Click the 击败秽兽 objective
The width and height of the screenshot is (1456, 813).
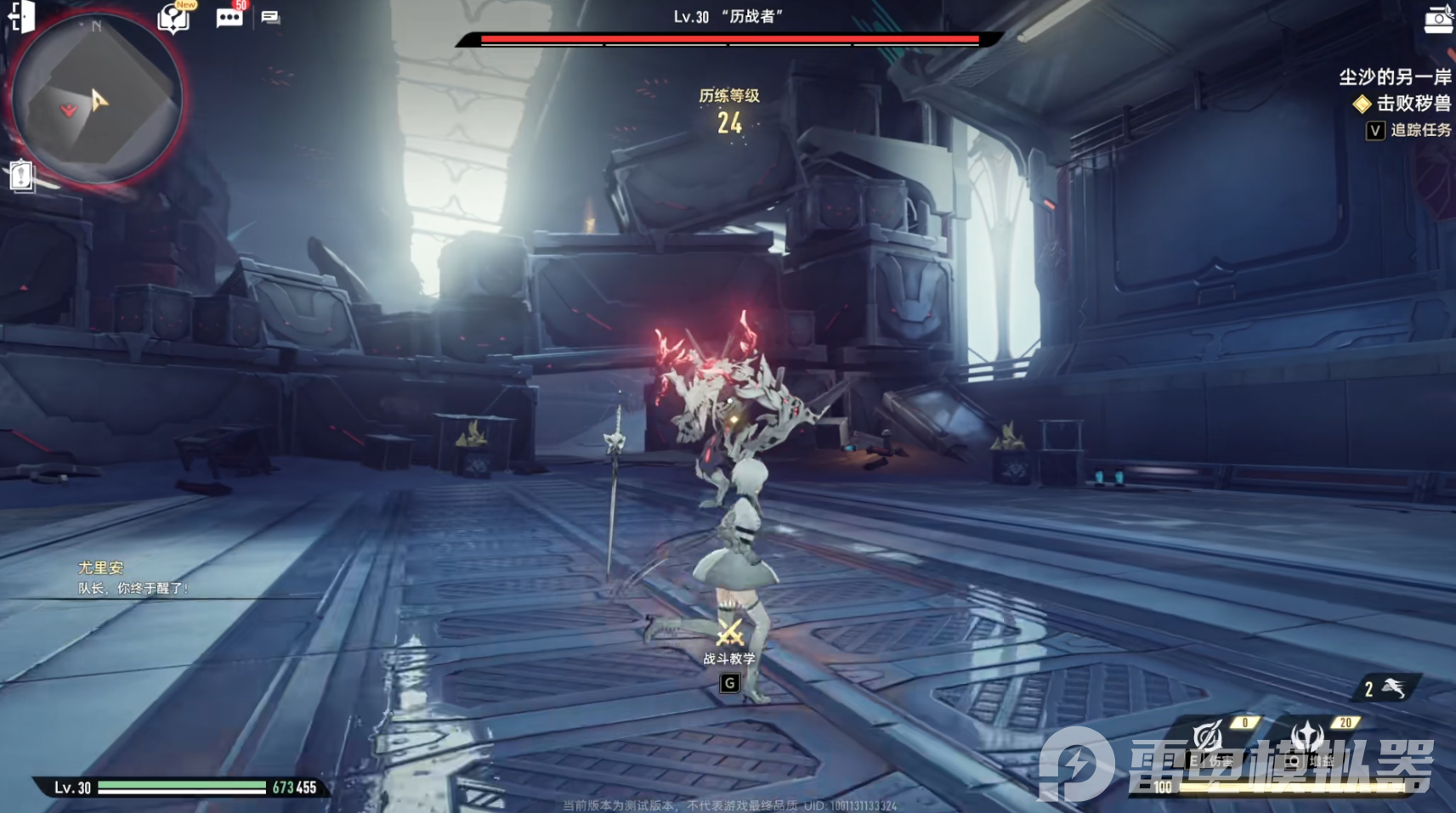pos(1413,104)
